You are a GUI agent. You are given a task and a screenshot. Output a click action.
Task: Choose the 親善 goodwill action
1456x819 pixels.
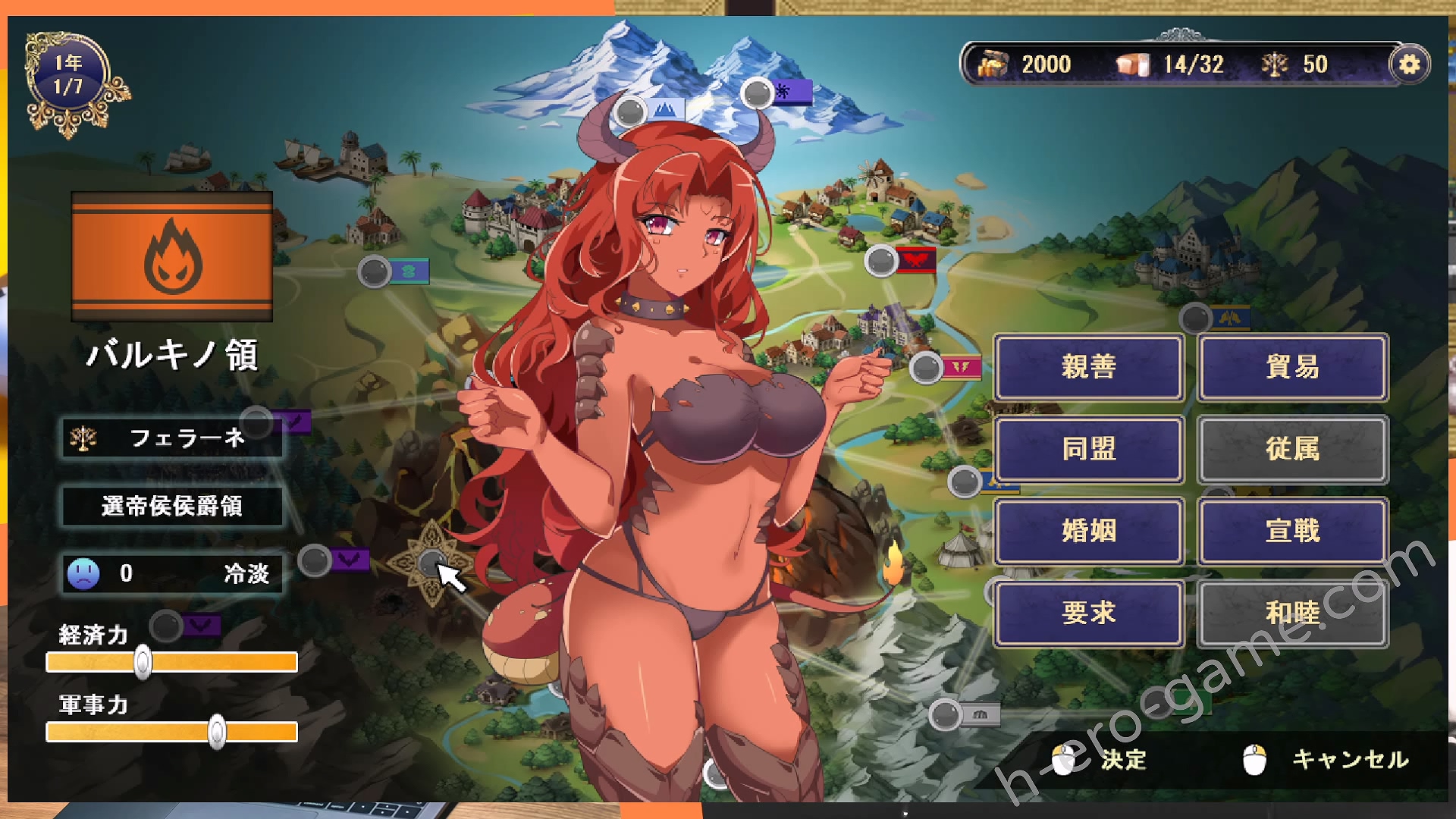[x=1088, y=367]
